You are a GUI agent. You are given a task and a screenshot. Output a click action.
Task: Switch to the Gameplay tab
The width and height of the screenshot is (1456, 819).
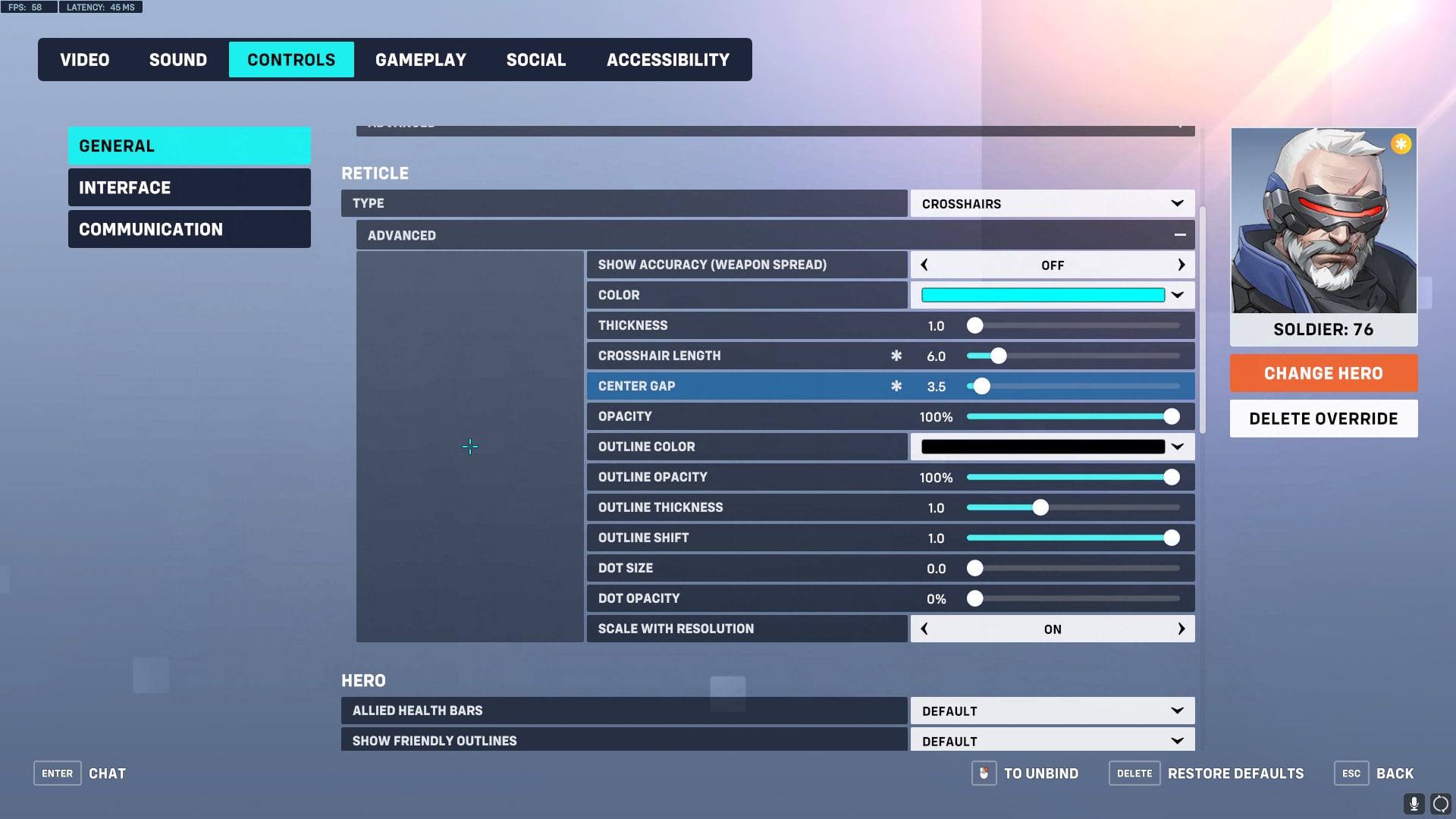click(x=422, y=59)
